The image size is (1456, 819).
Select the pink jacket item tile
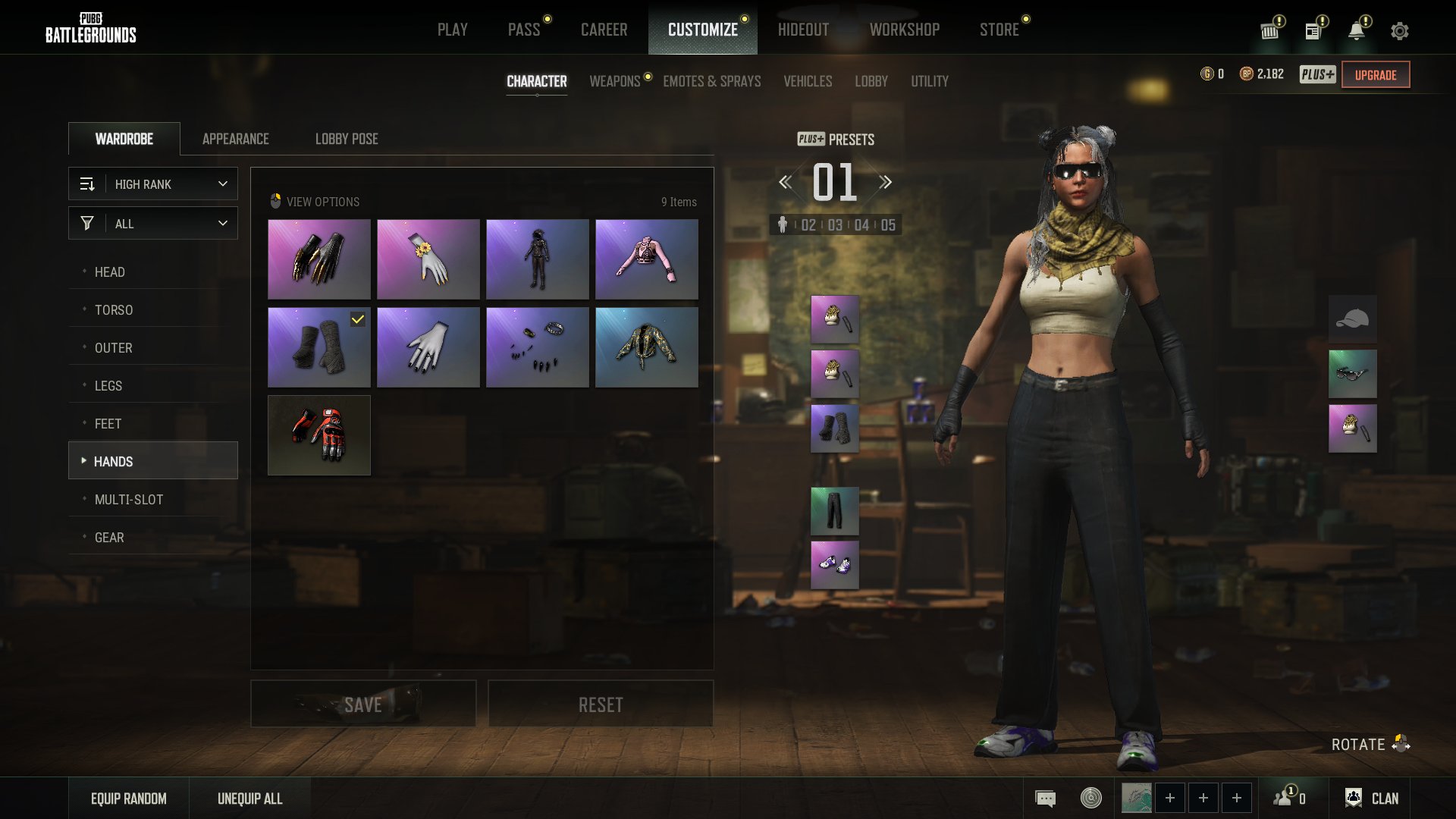coord(646,259)
